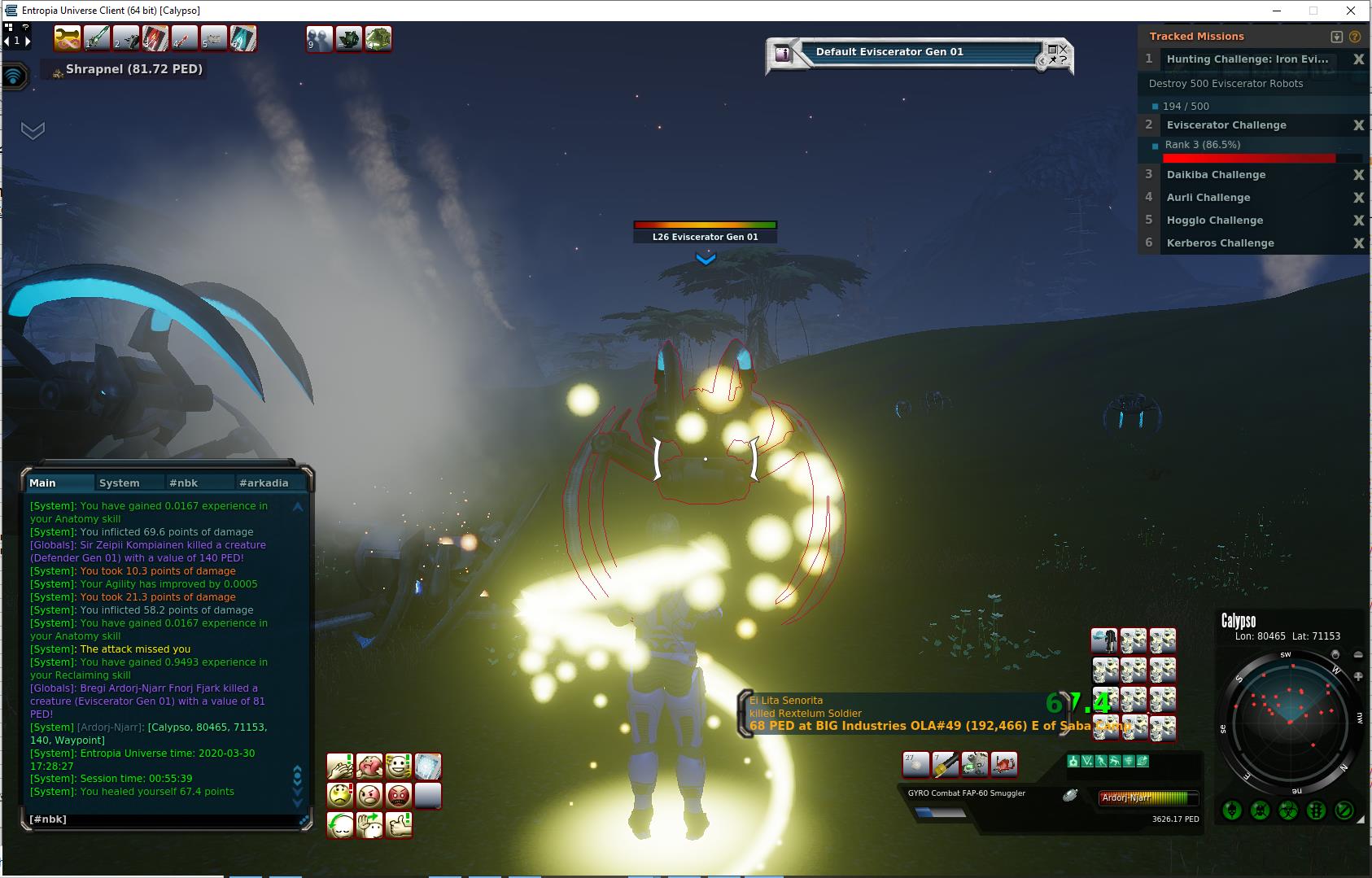This screenshot has width=1372, height=878.
Task: Close the Entropia Universe client window
Action: click(1352, 11)
